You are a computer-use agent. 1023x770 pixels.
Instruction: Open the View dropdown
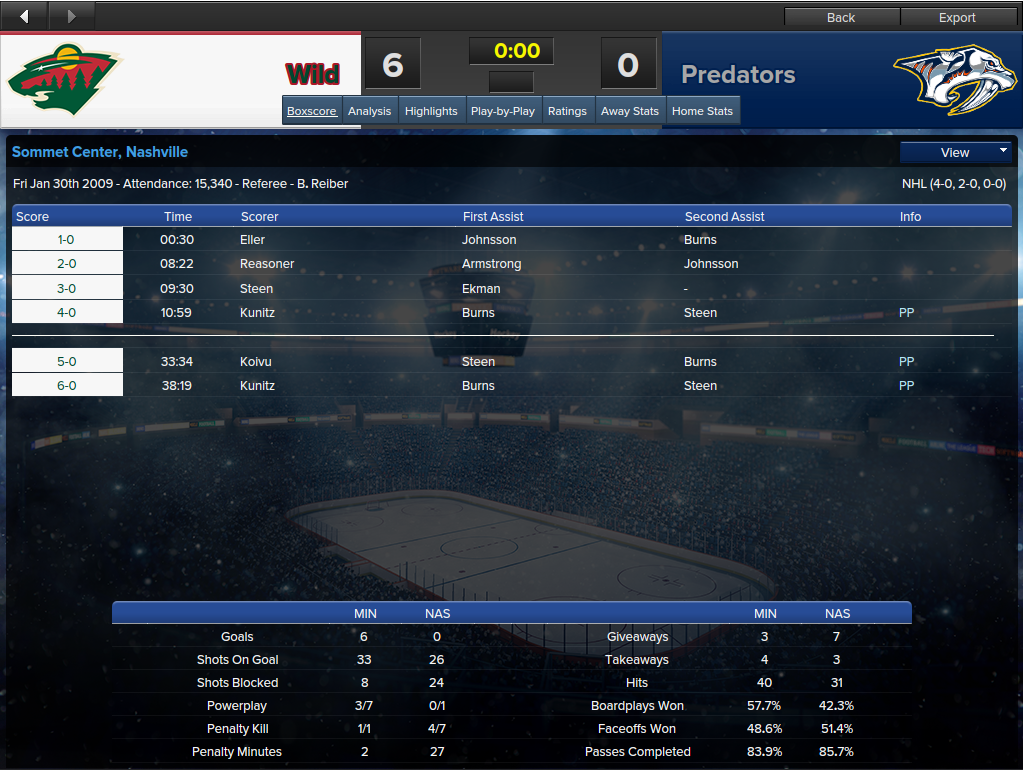click(x=956, y=152)
